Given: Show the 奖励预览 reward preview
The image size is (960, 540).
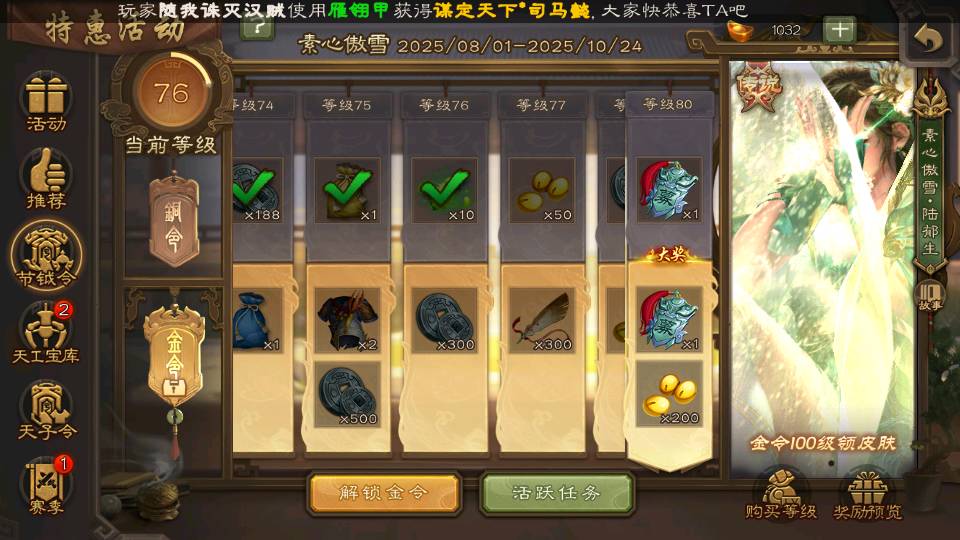Looking at the screenshot, I should [x=867, y=495].
